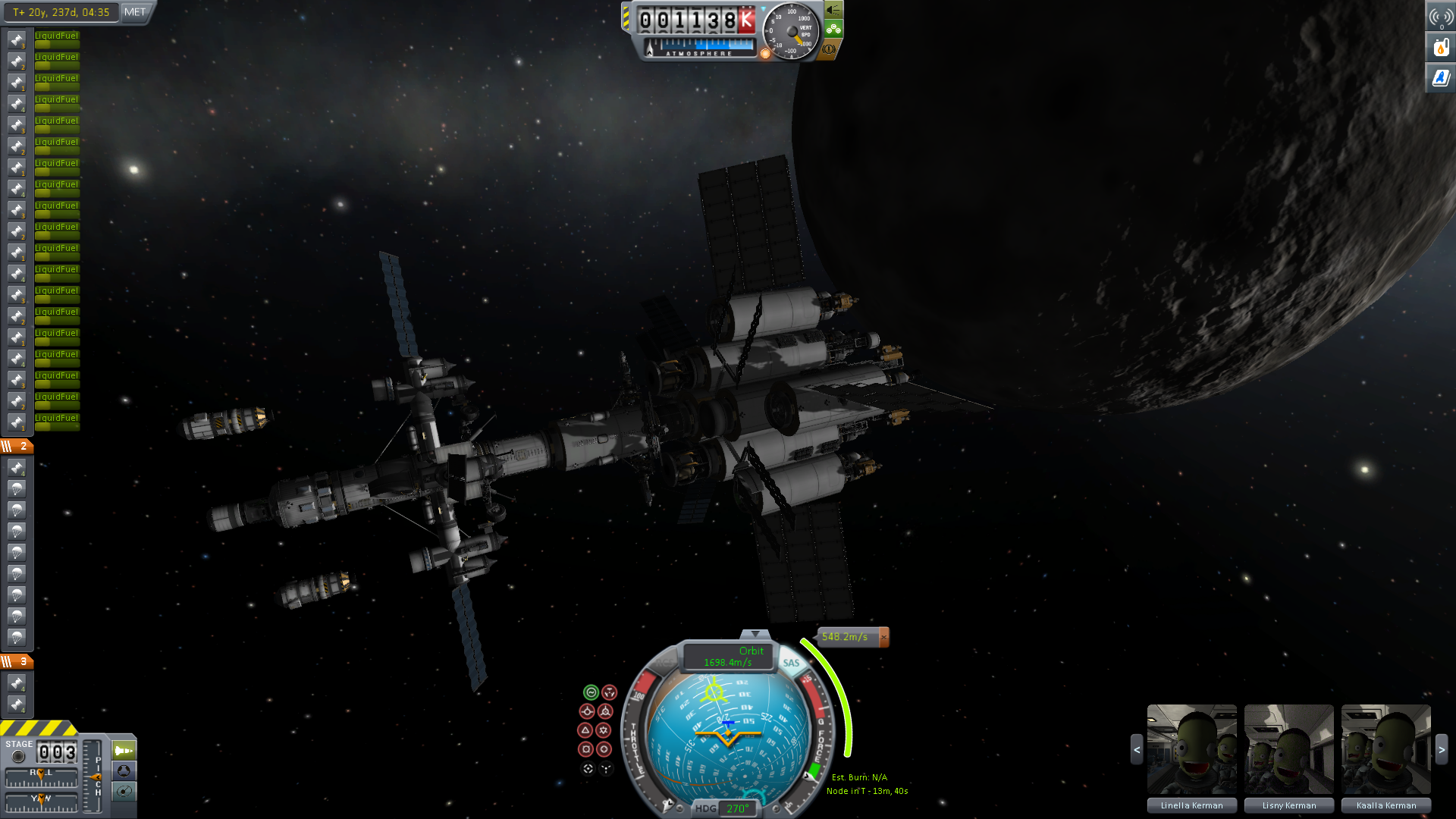
Task: Select stability assist SAS mode icon
Action: pos(591,692)
